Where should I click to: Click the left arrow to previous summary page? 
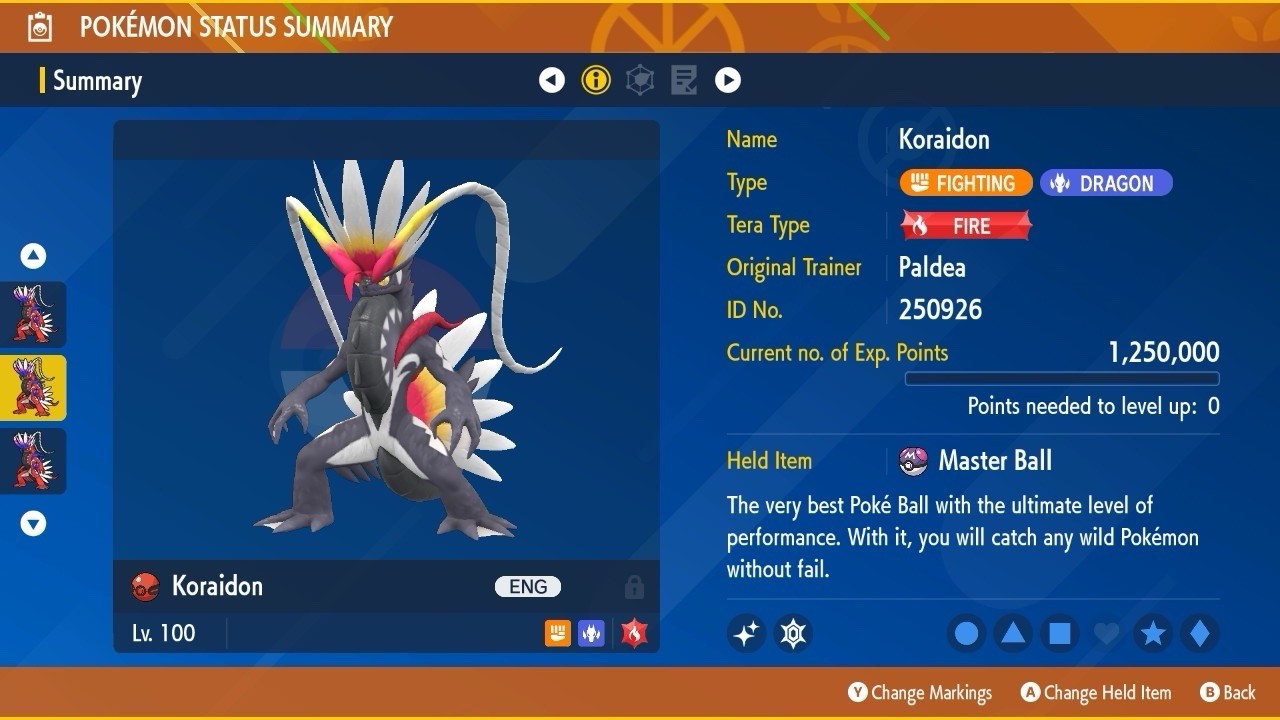pos(552,80)
